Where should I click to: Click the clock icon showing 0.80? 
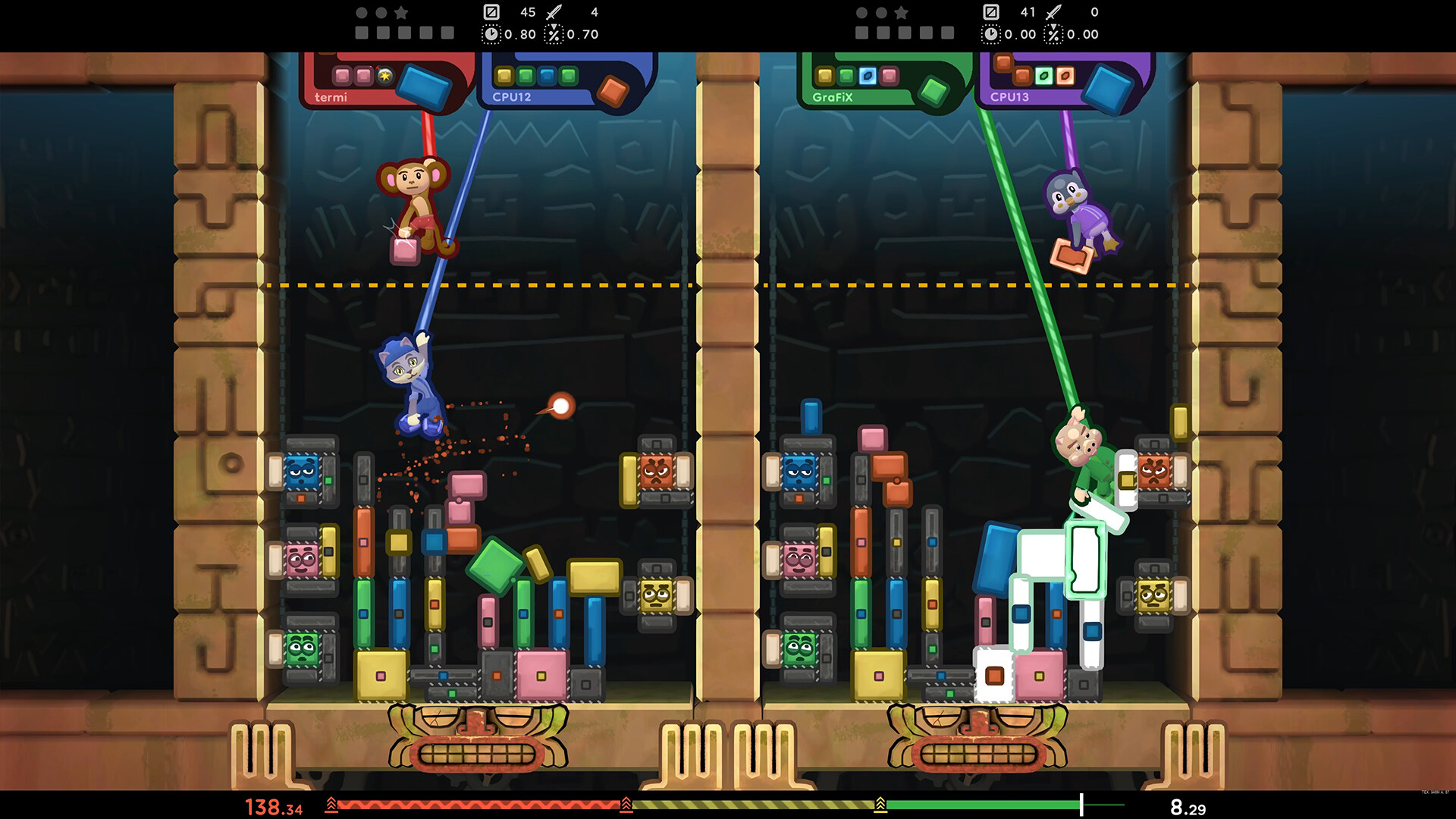pos(493,33)
